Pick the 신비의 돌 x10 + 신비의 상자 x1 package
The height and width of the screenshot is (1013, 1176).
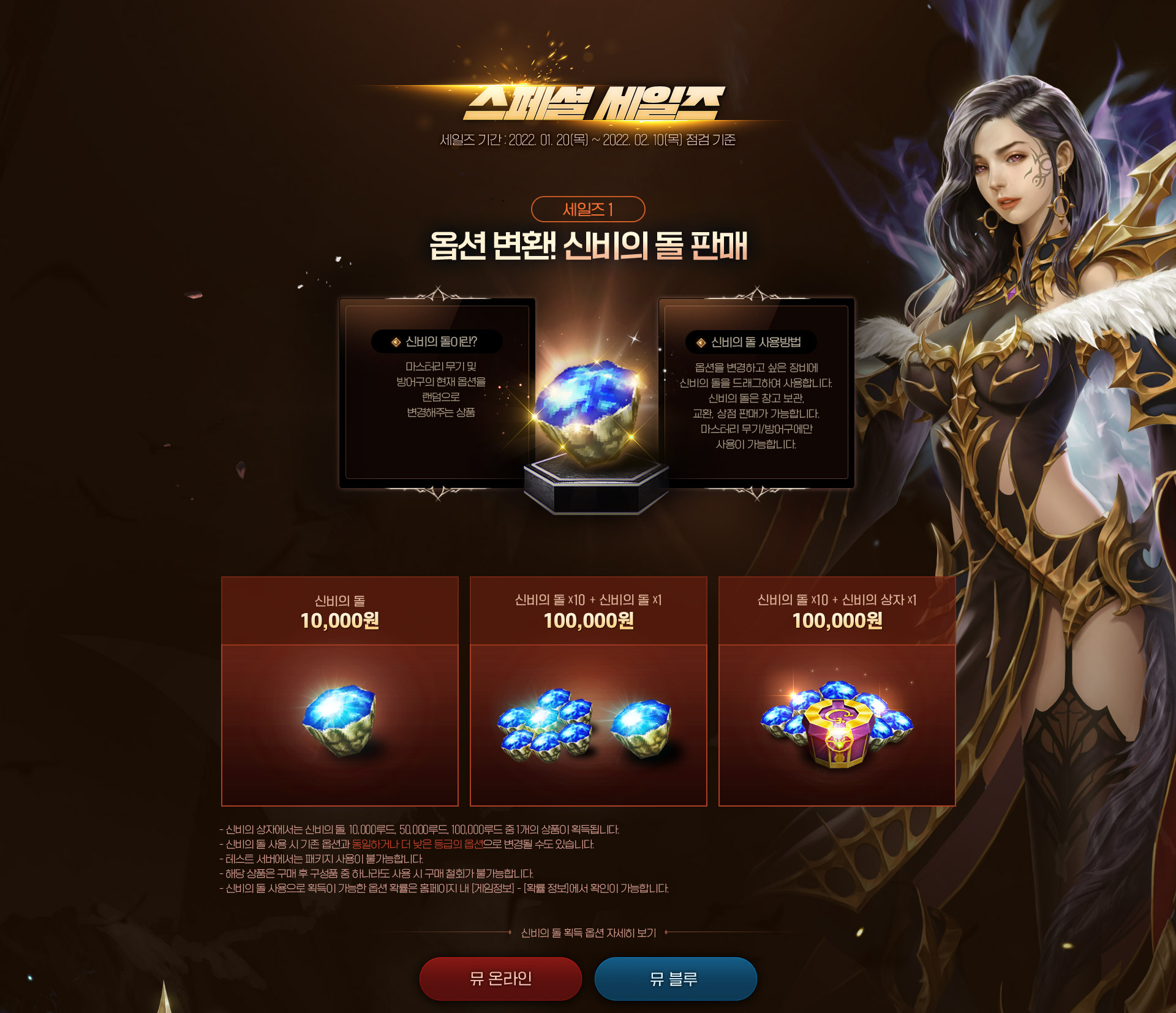click(x=837, y=691)
